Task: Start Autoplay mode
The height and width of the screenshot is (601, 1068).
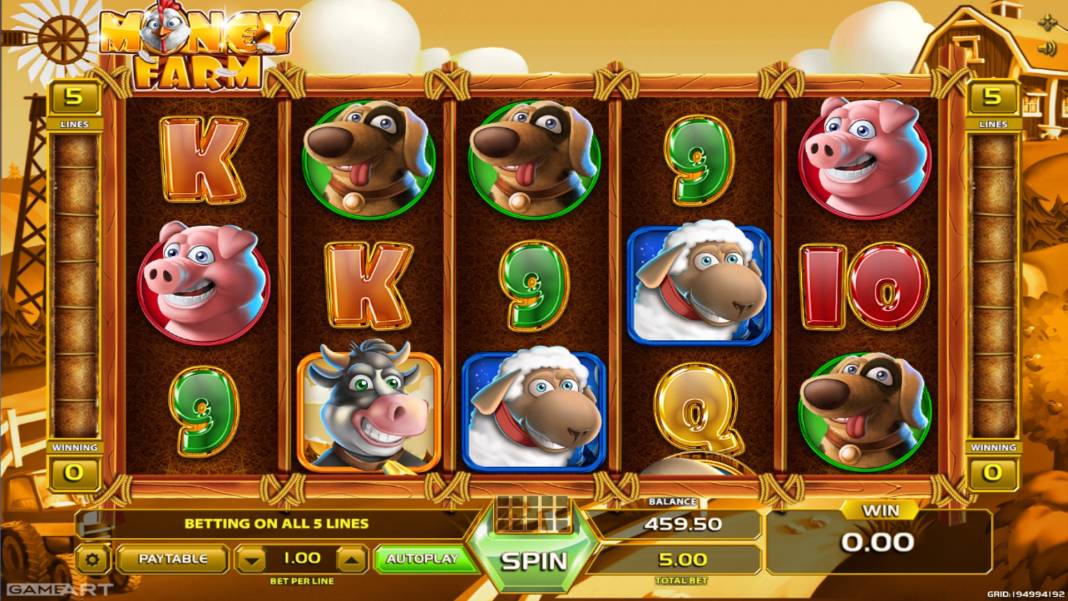Action: pos(421,559)
